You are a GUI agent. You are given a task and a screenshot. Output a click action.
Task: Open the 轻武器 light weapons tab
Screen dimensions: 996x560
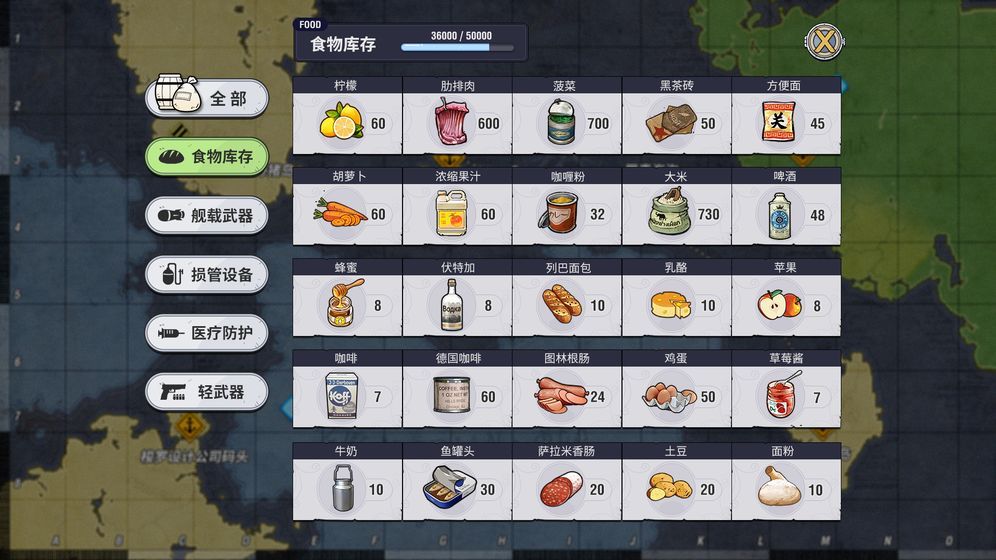pos(207,392)
